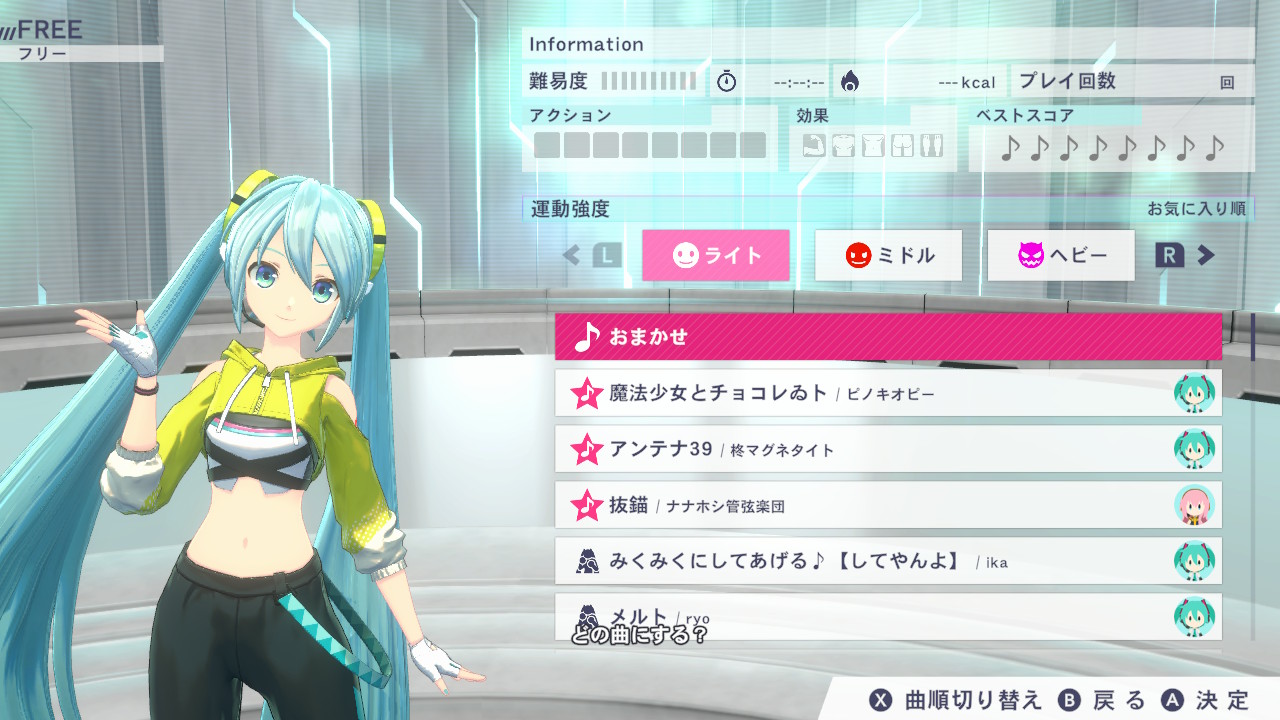Viewport: 1280px width, 720px height.
Task: Toggle the お気に入り順 sort order label
Action: (1195, 209)
